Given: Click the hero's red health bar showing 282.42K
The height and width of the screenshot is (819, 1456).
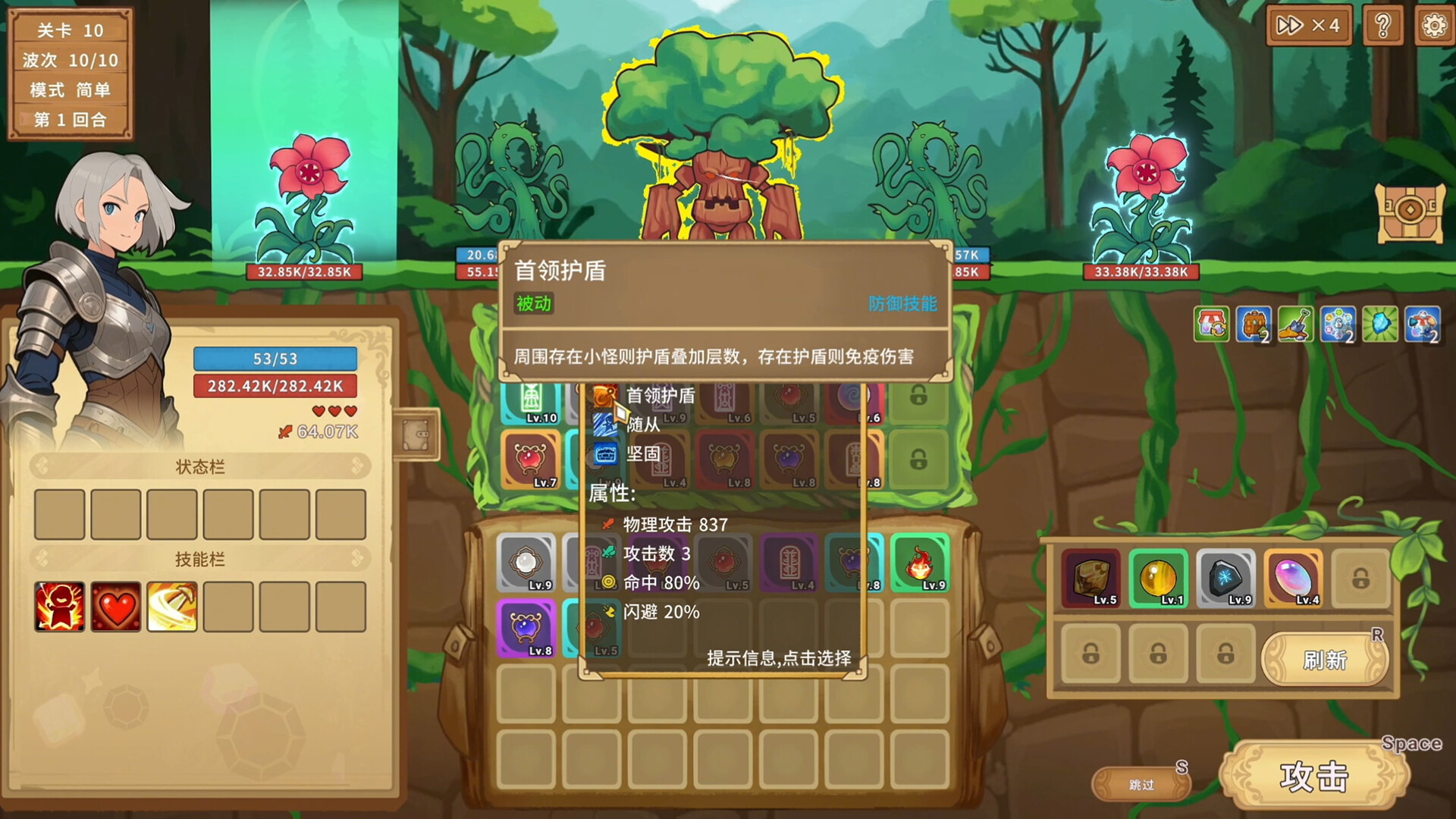Looking at the screenshot, I should (275, 386).
